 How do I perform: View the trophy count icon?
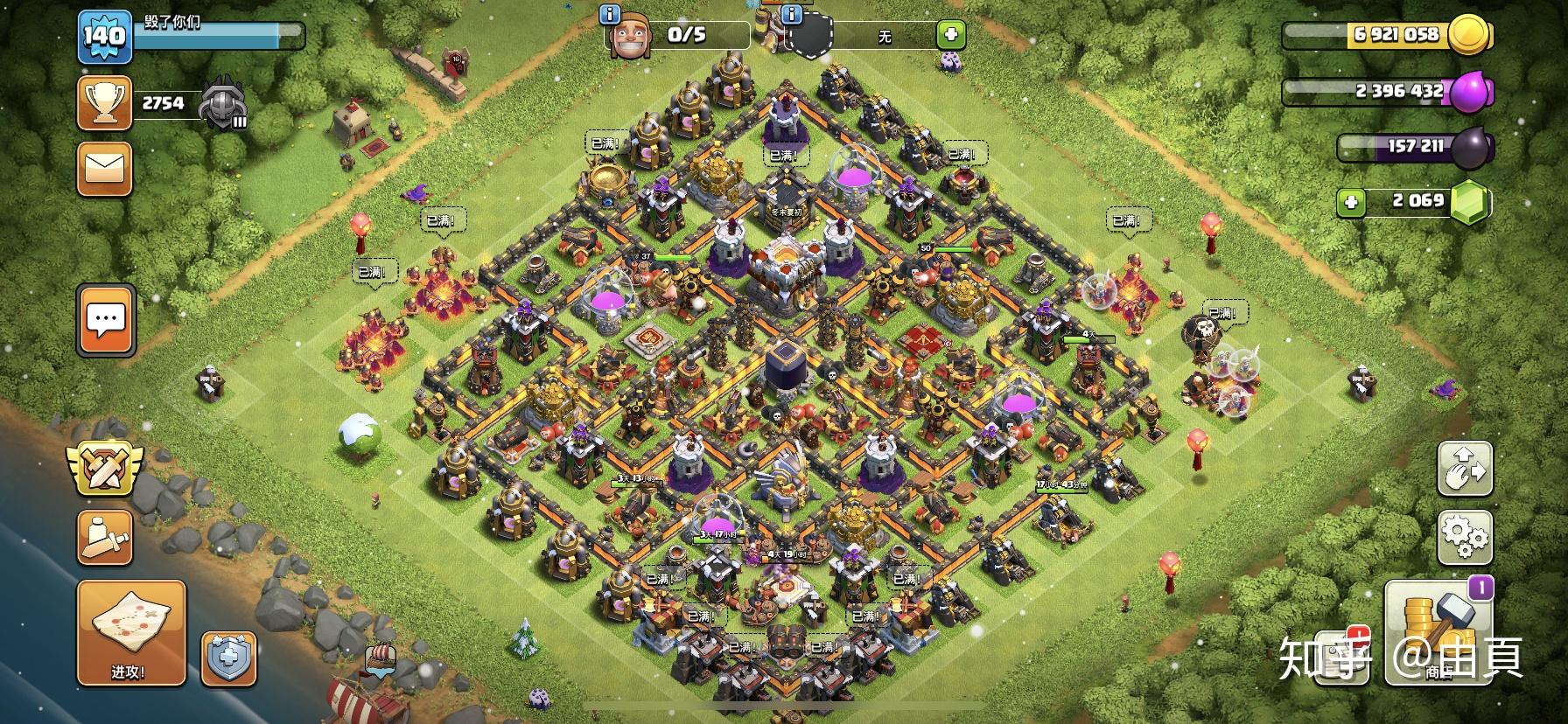pos(104,103)
